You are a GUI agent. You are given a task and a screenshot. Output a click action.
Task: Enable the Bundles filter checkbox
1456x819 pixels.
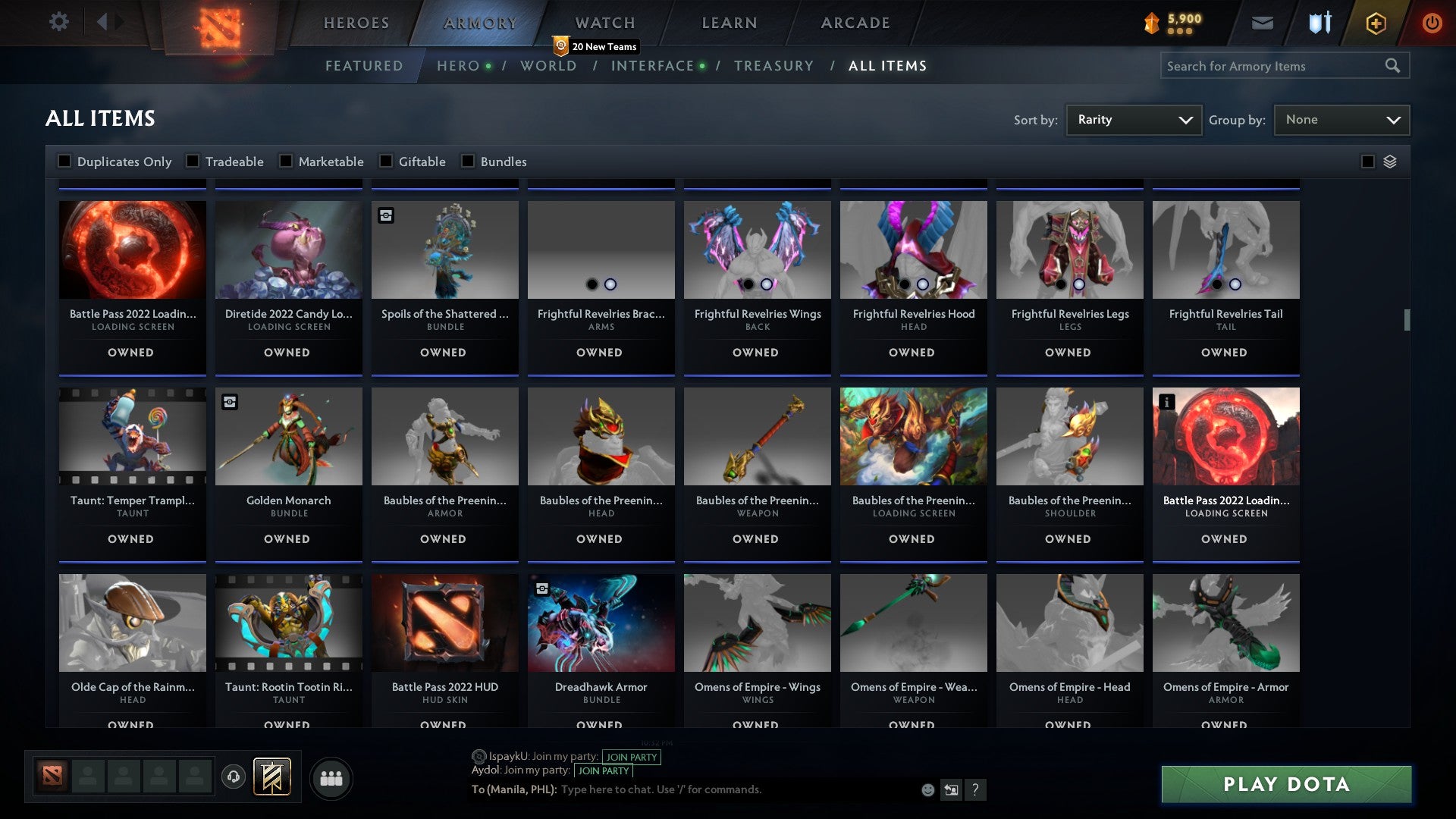[x=467, y=161]
